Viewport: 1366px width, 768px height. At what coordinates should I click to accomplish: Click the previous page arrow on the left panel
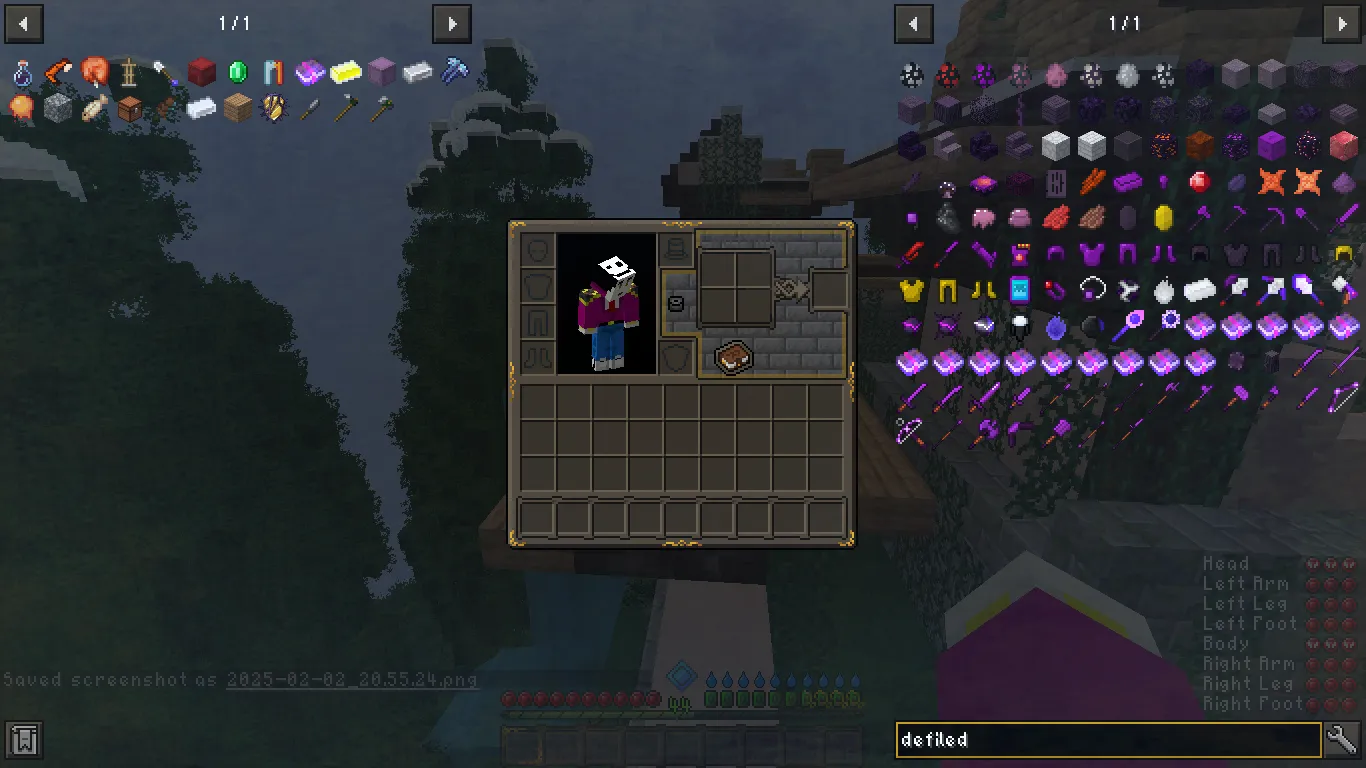click(x=23, y=24)
